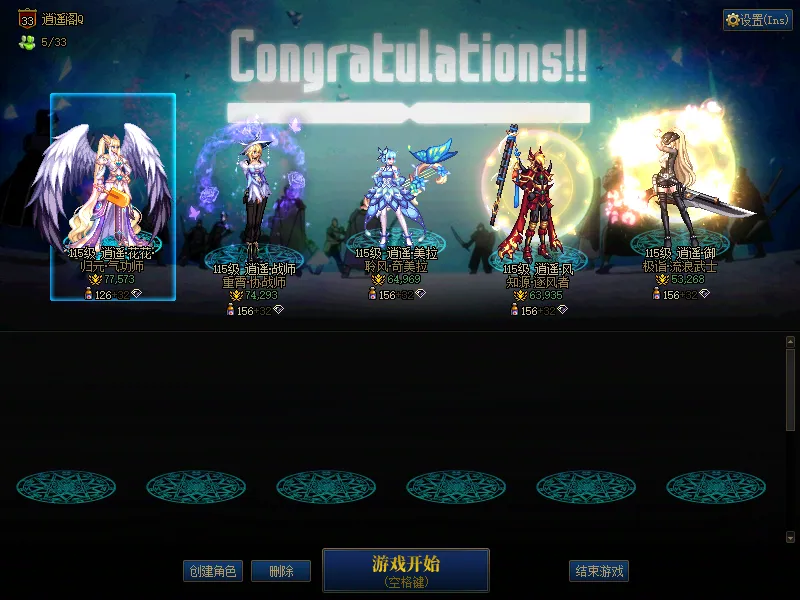Exit using the 结束游戏 button

point(599,571)
